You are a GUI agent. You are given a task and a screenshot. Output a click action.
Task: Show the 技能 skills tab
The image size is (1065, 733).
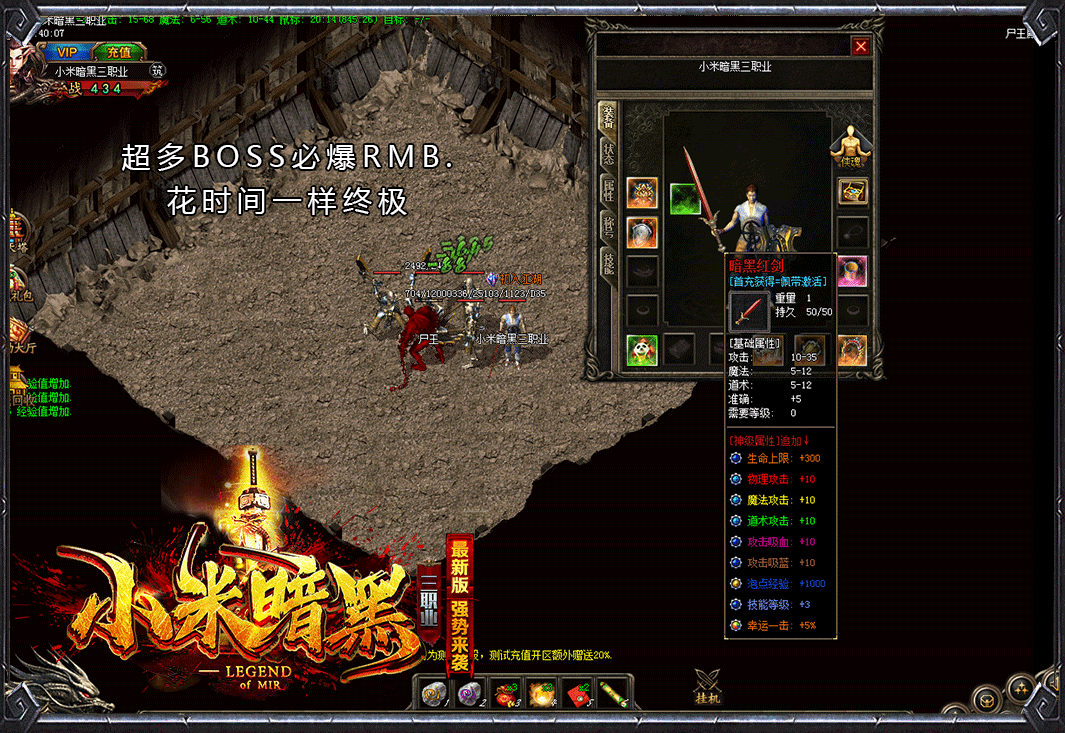click(x=608, y=262)
